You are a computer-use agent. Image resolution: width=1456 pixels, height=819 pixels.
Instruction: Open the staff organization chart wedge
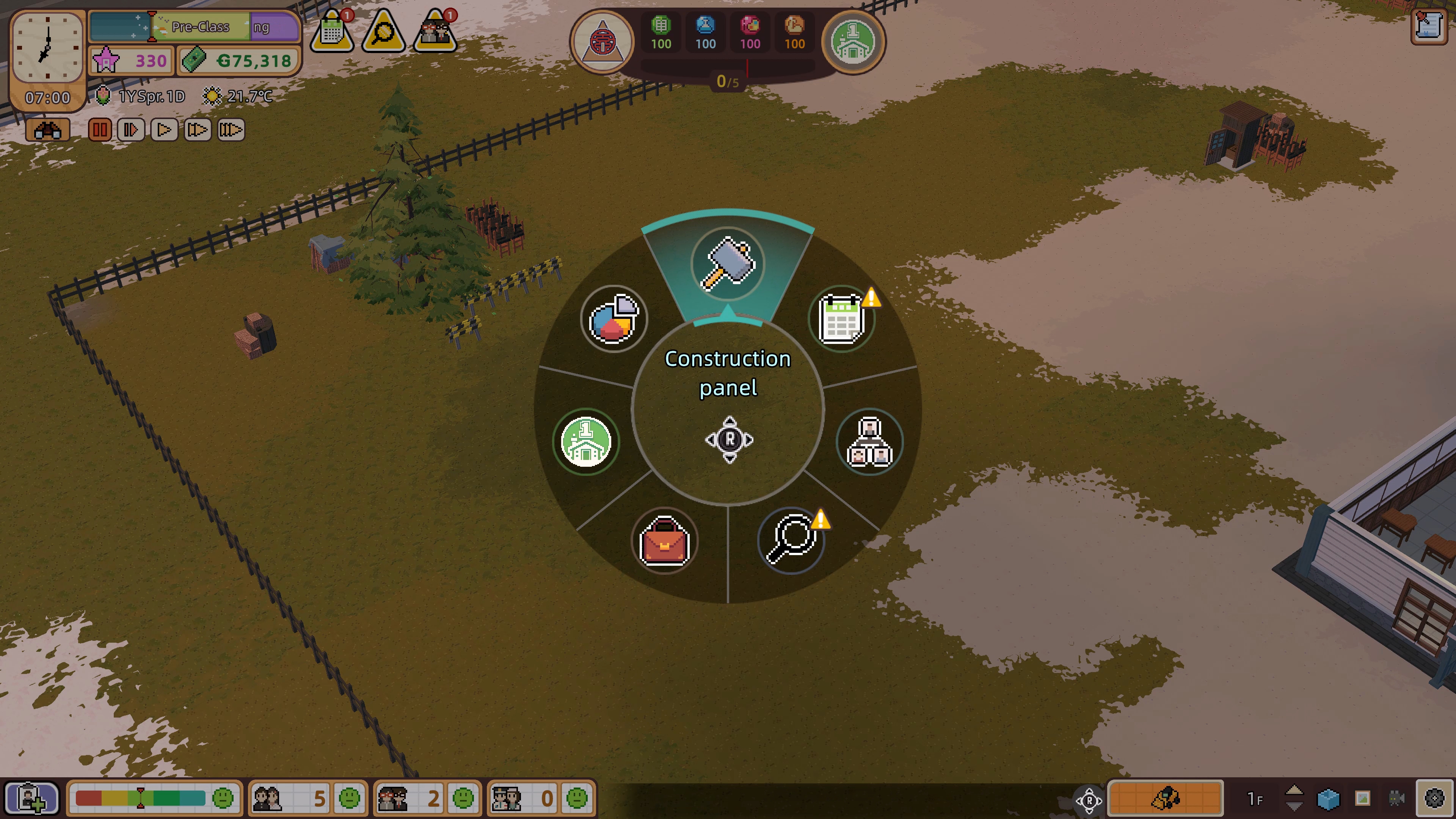869,441
